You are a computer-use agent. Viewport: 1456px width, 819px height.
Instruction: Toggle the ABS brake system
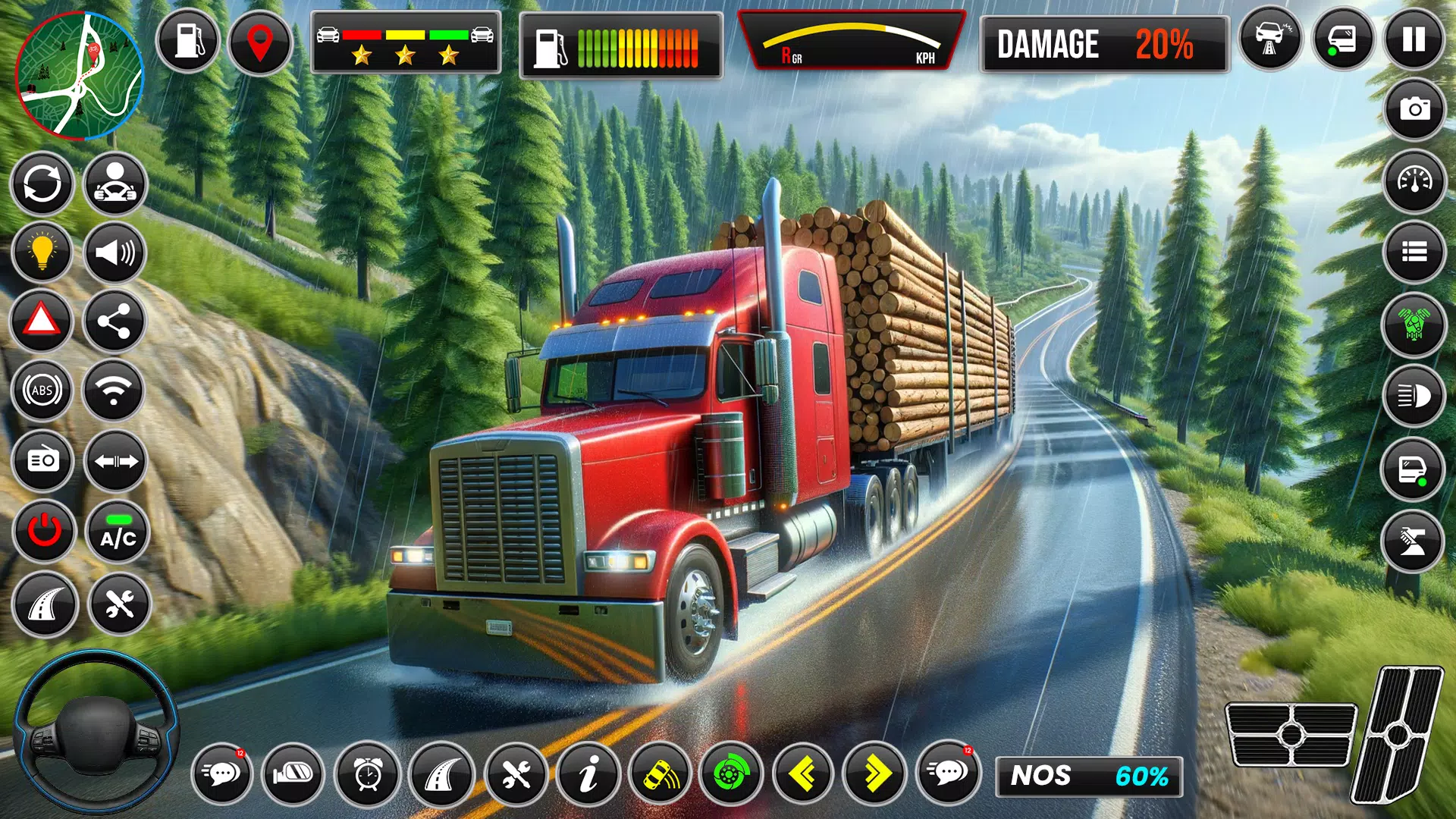coord(42,391)
